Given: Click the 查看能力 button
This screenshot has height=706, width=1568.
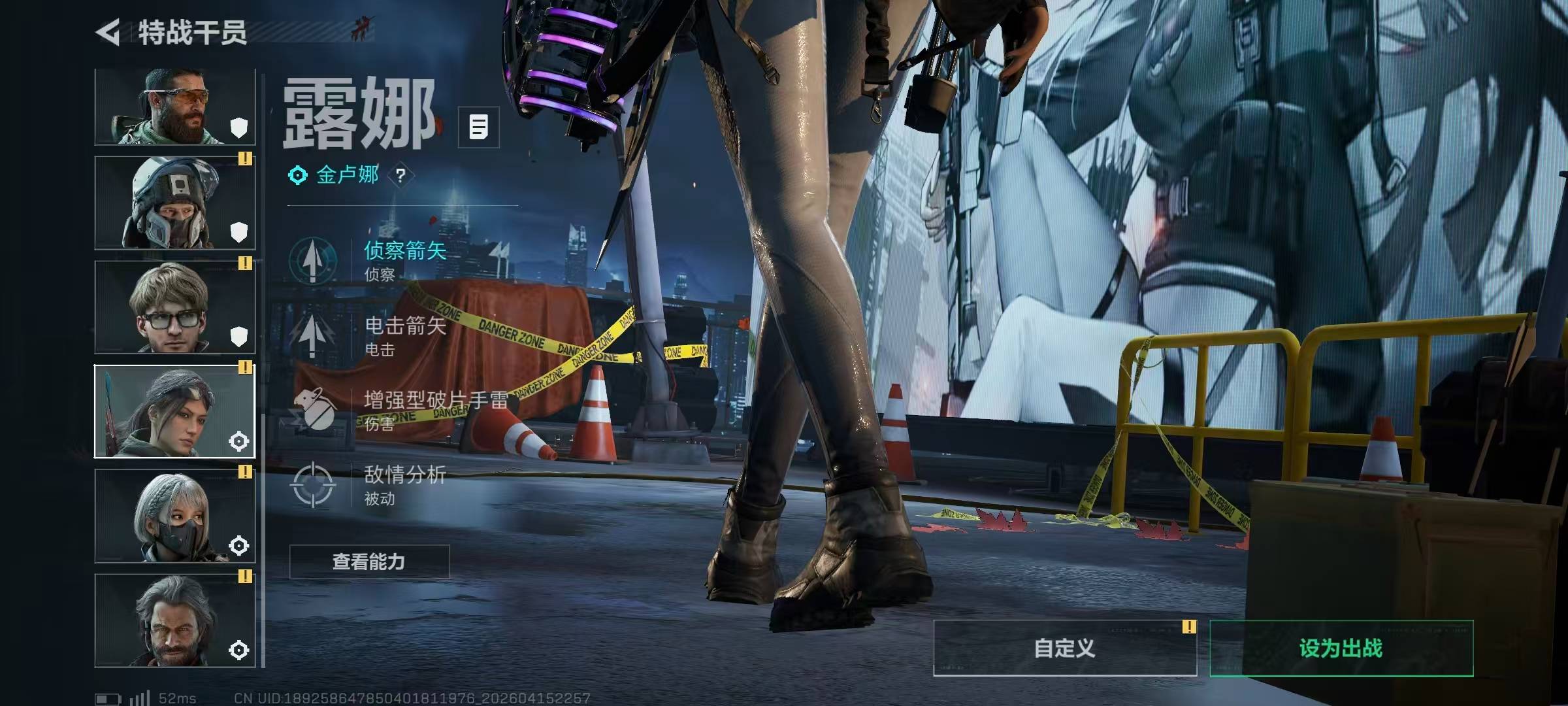Looking at the screenshot, I should coord(369,562).
